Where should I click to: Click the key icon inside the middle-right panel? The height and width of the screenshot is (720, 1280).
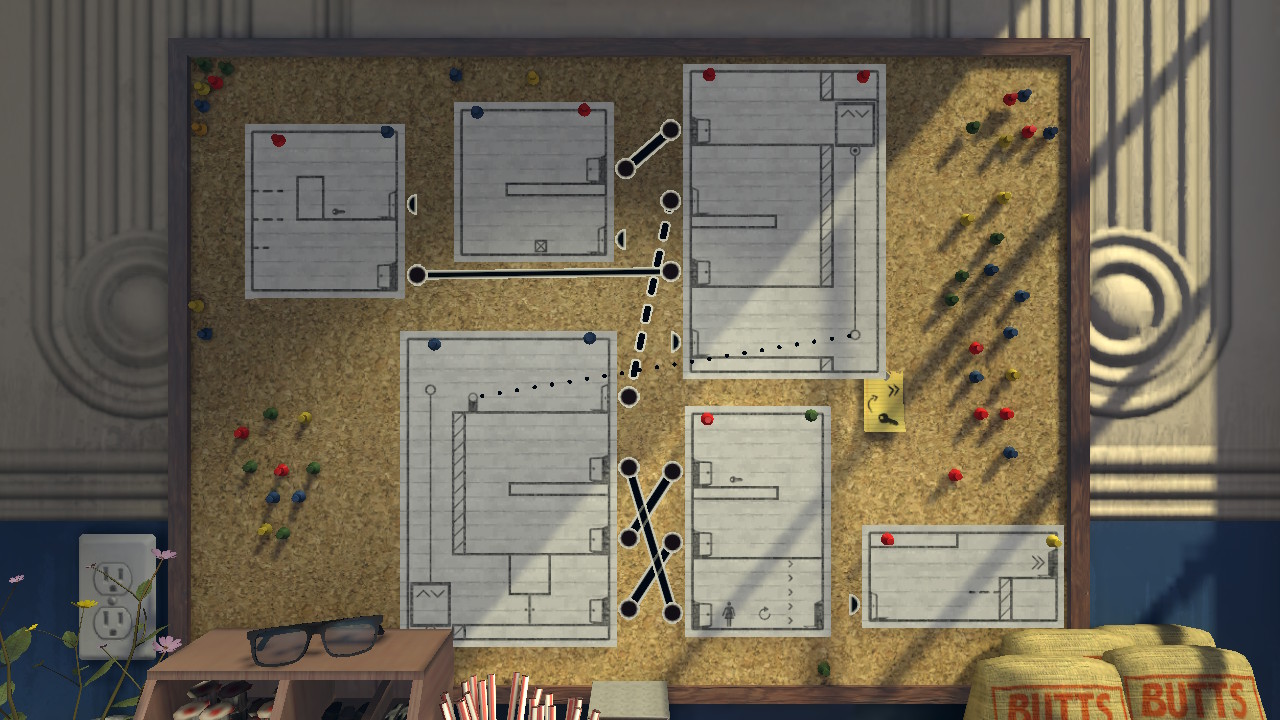tap(735, 478)
